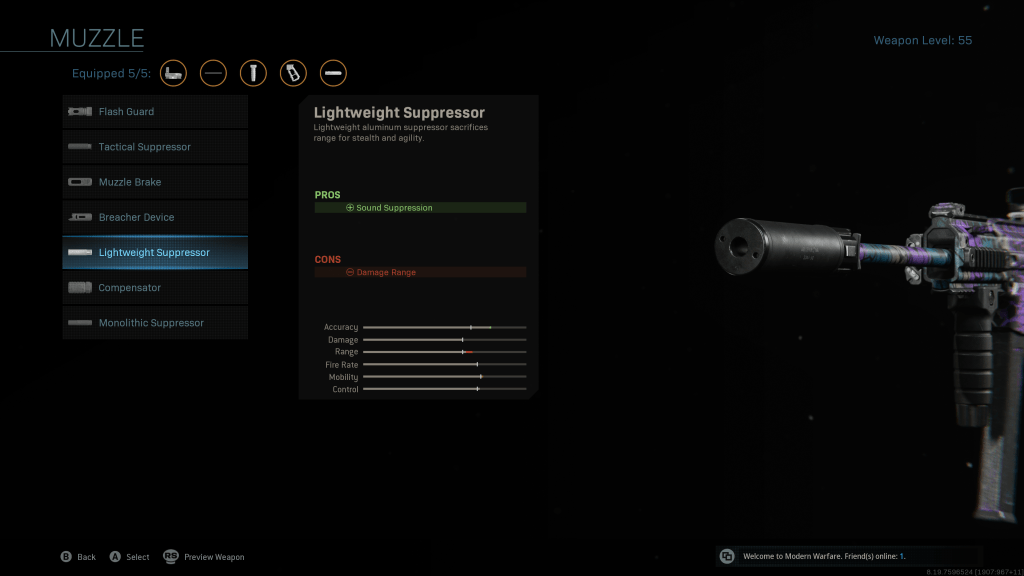Click the equipped foregrip underbarrel icon
Screen dimensions: 1024x576
coord(253,73)
